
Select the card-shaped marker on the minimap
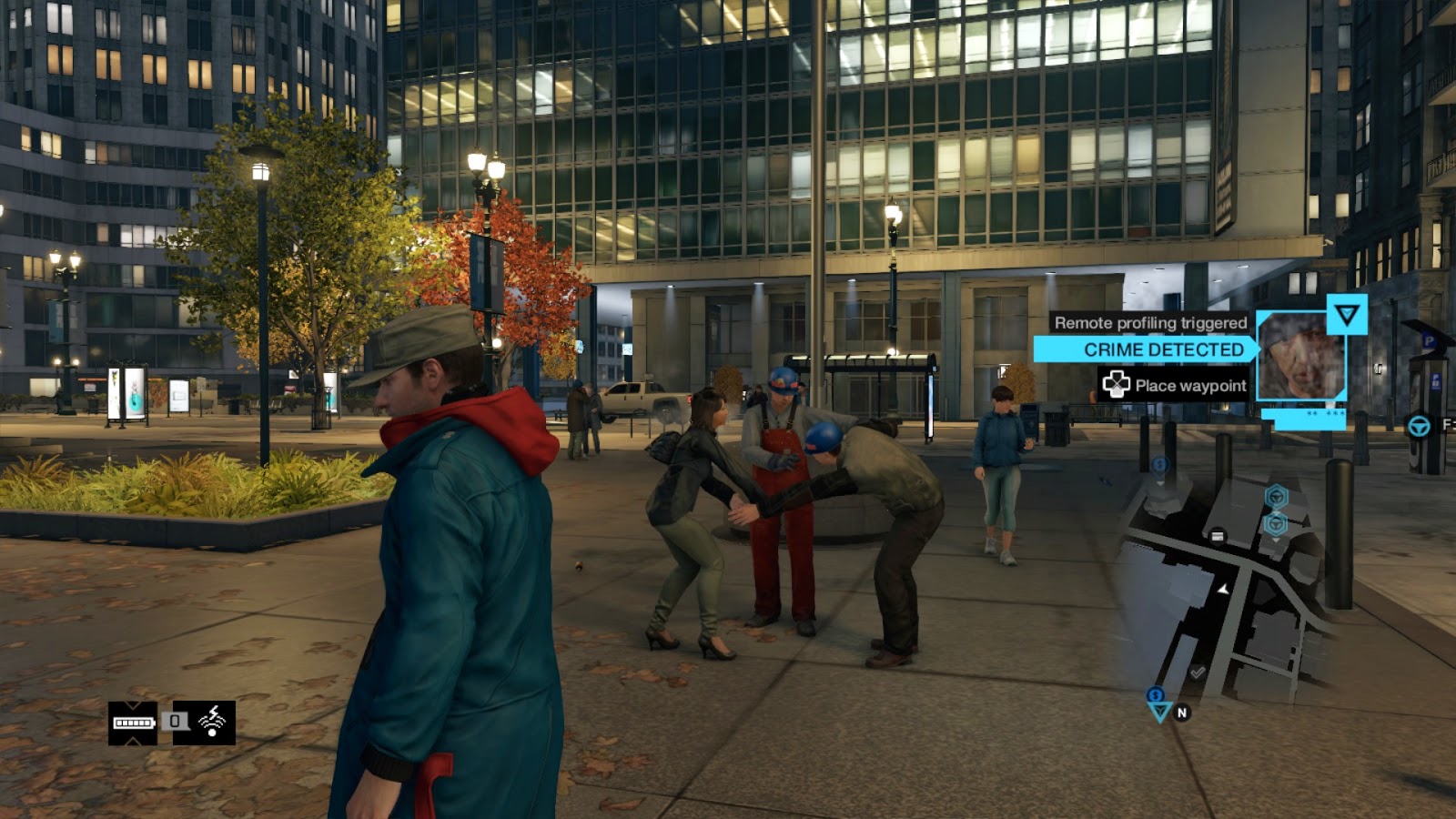coord(1218,535)
